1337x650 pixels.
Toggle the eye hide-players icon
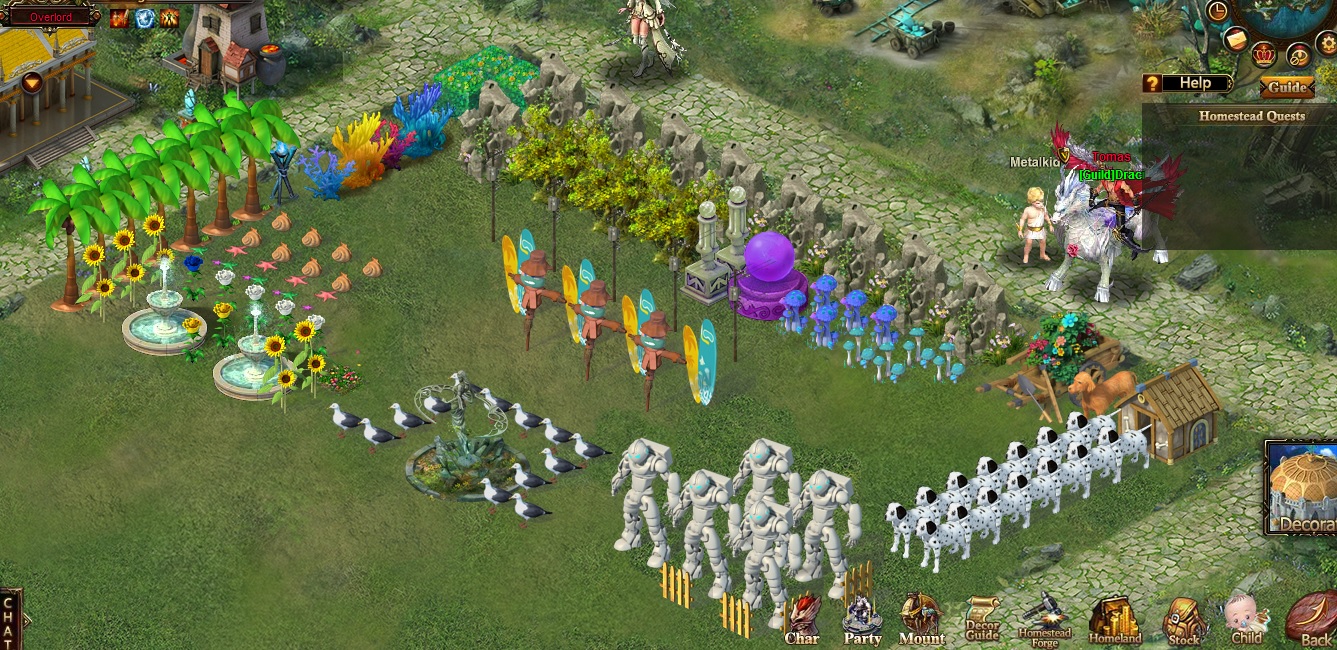point(1298,56)
